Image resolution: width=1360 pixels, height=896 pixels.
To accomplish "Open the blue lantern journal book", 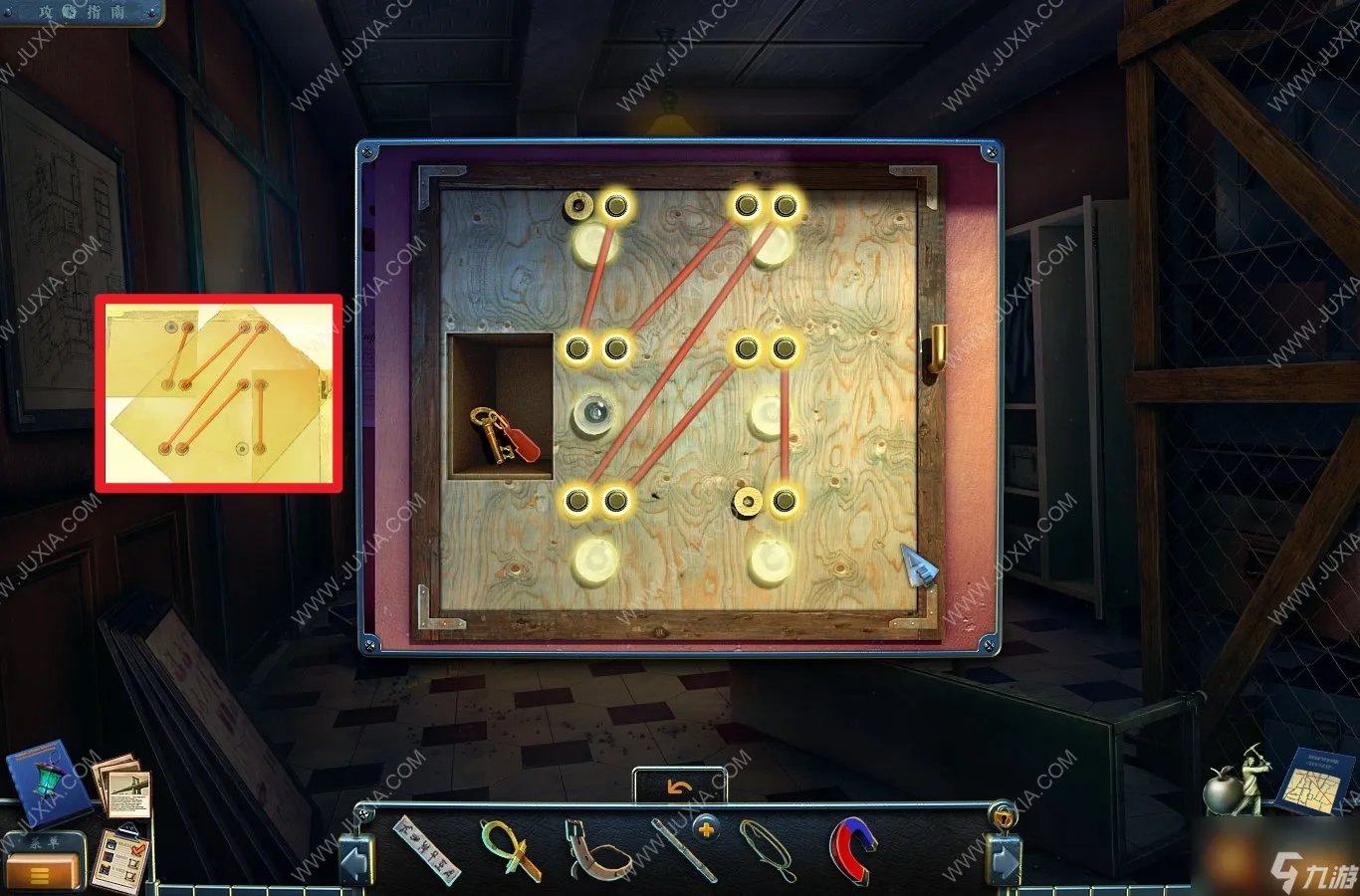I will click(40, 782).
